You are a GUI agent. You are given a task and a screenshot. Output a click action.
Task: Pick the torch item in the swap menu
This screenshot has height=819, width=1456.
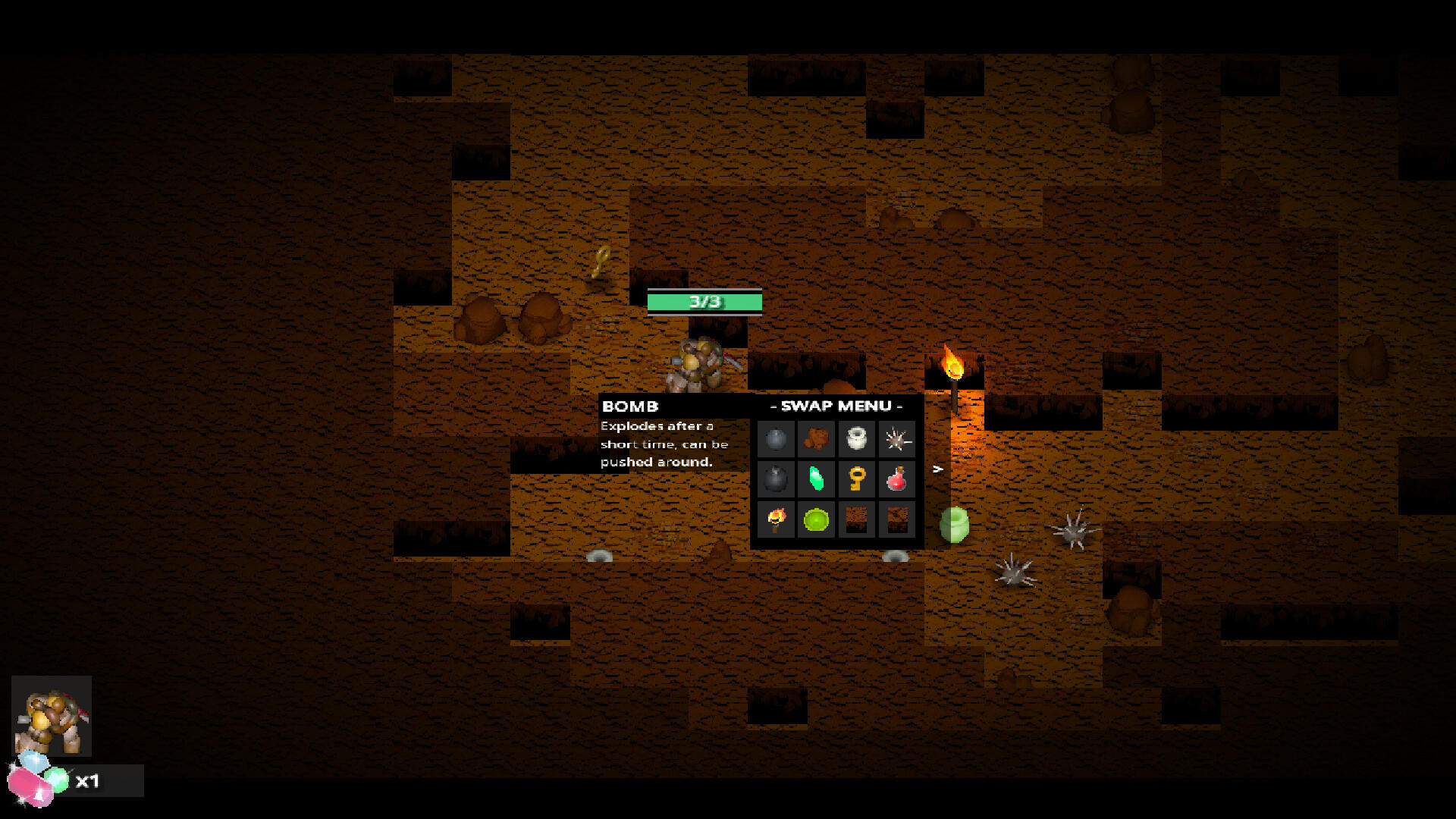pos(777,520)
